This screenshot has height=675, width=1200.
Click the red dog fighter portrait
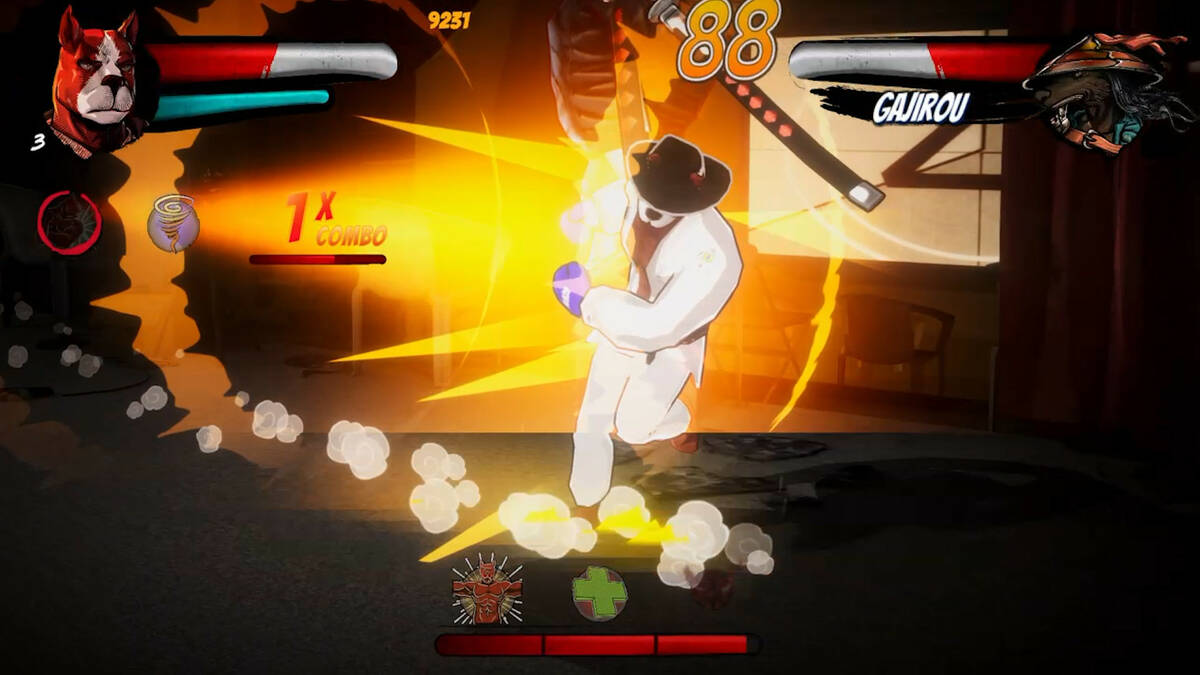click(96, 81)
